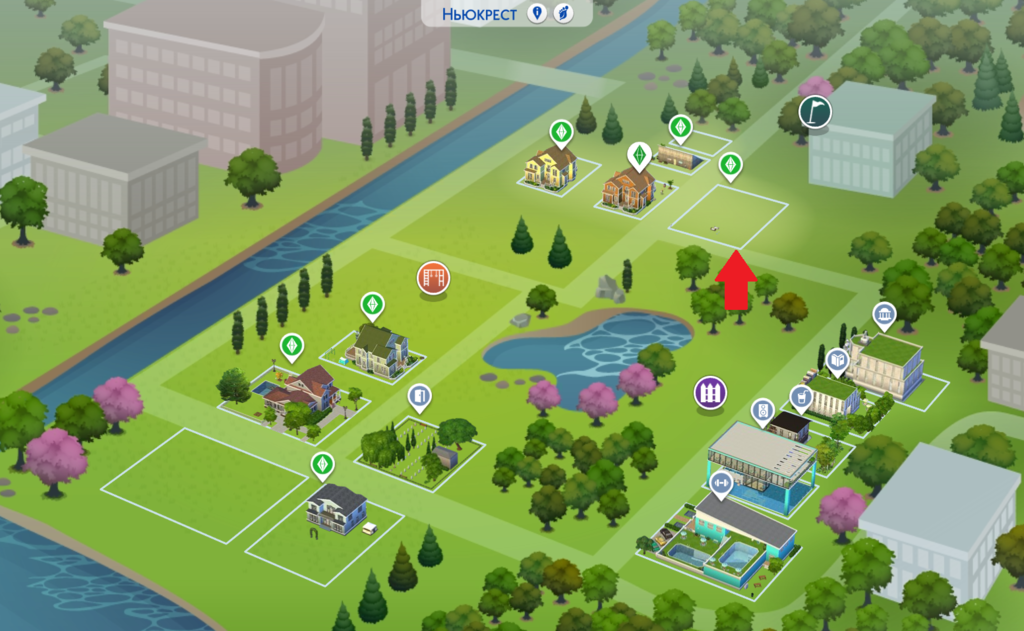Screen dimensions: 1024x631
Task: Select the gym dumbbell lot marker
Action: pyautogui.click(x=720, y=483)
